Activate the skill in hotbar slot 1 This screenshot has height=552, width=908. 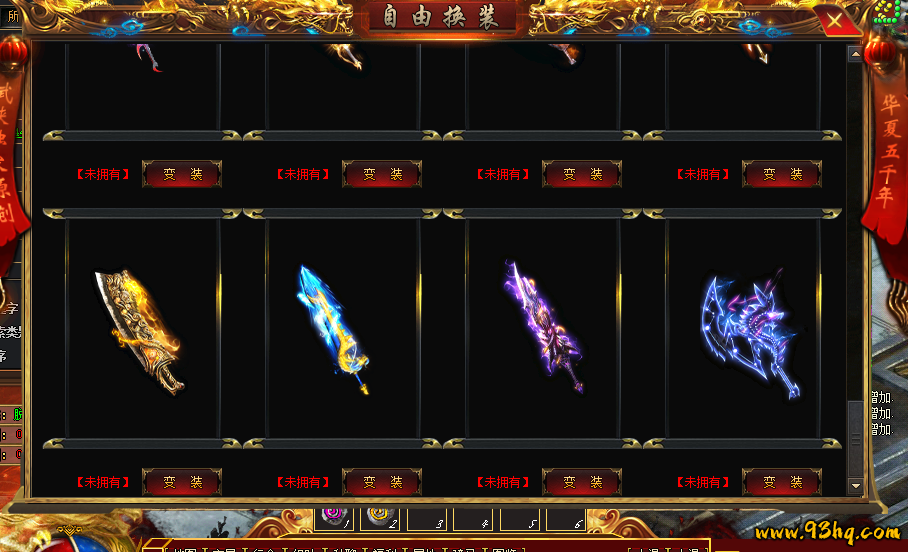pos(334,517)
